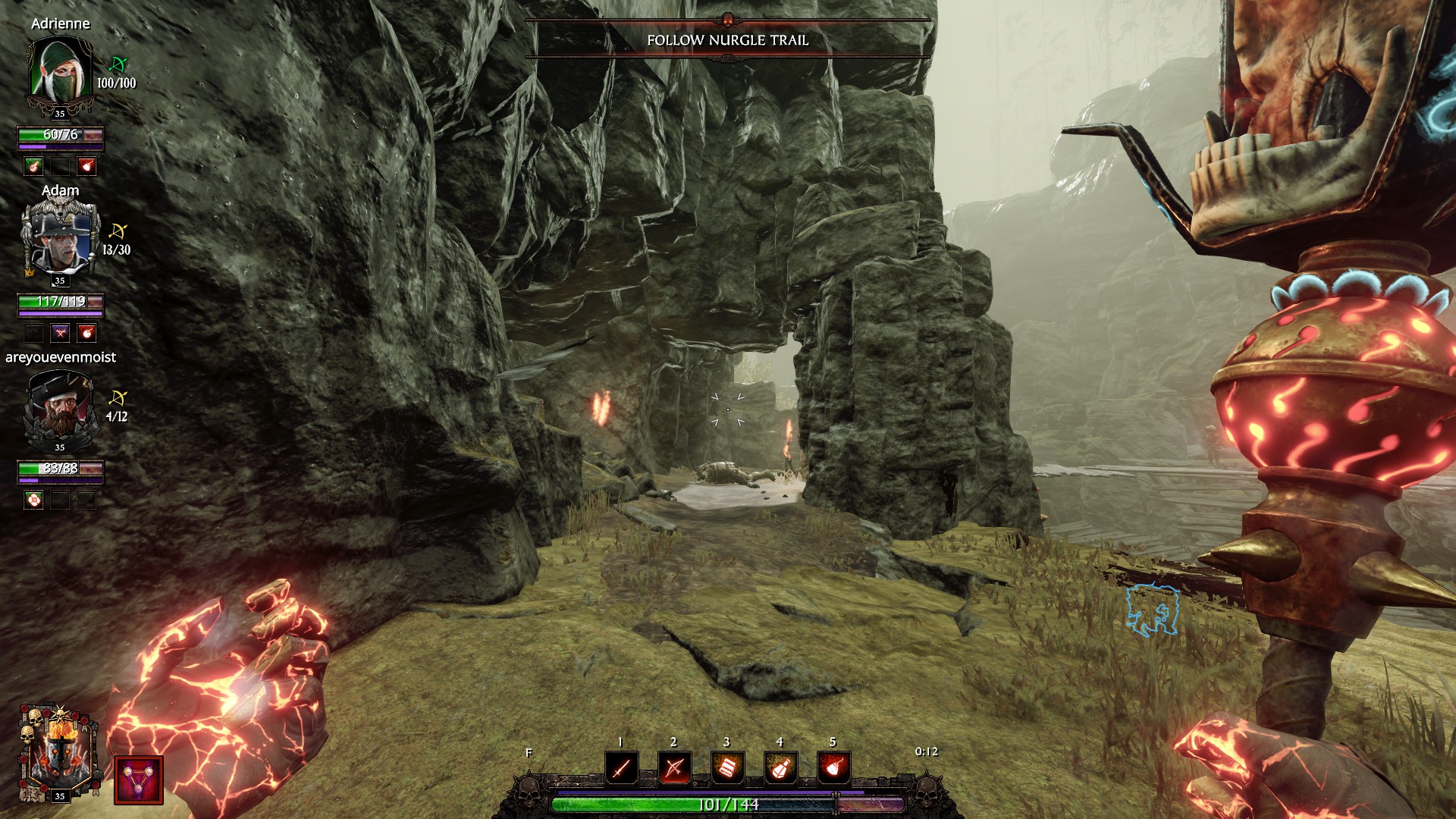
Task: Click the Follow Nurgle Trail objective banner
Action: point(727,40)
